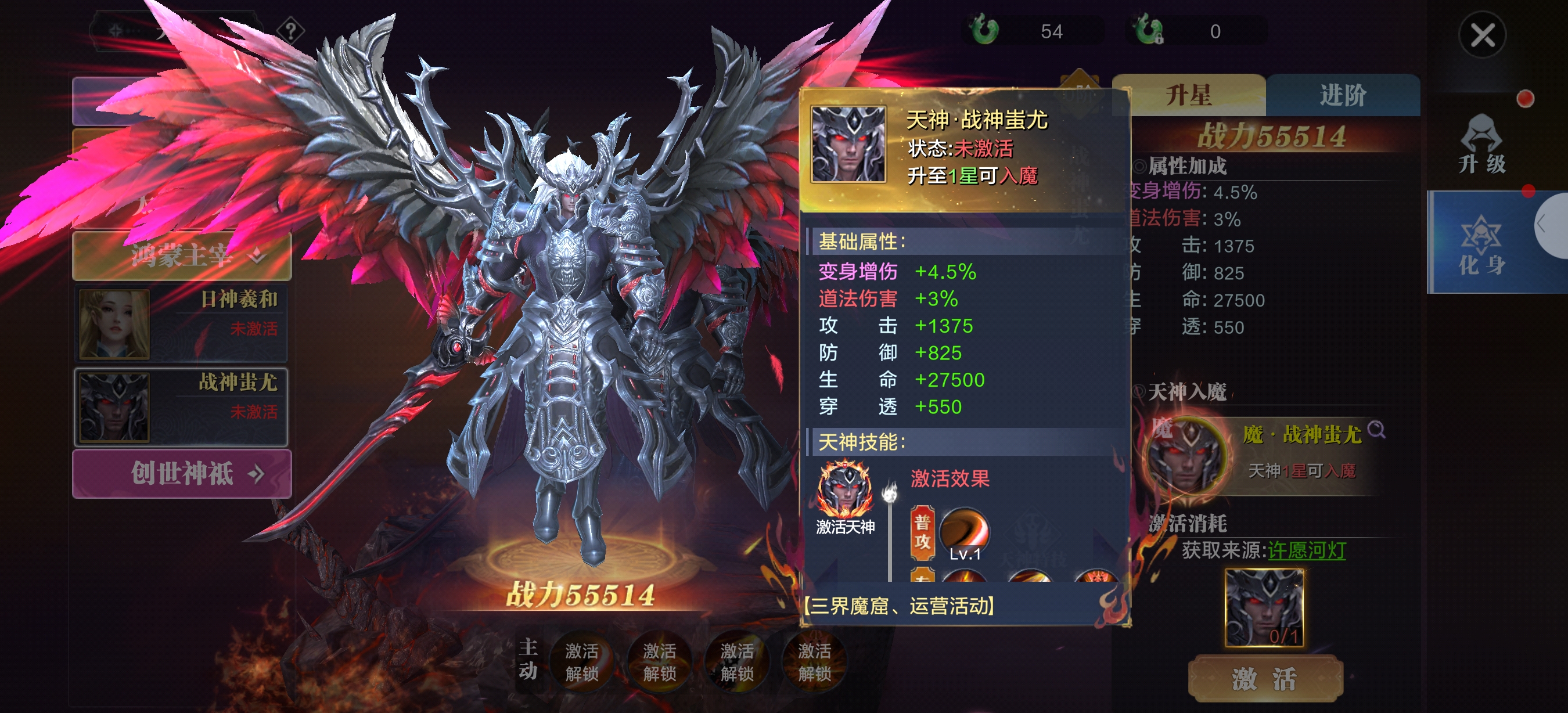1568x713 pixels.
Task: Open the 许愿河灯 source link
Action: 1306,550
